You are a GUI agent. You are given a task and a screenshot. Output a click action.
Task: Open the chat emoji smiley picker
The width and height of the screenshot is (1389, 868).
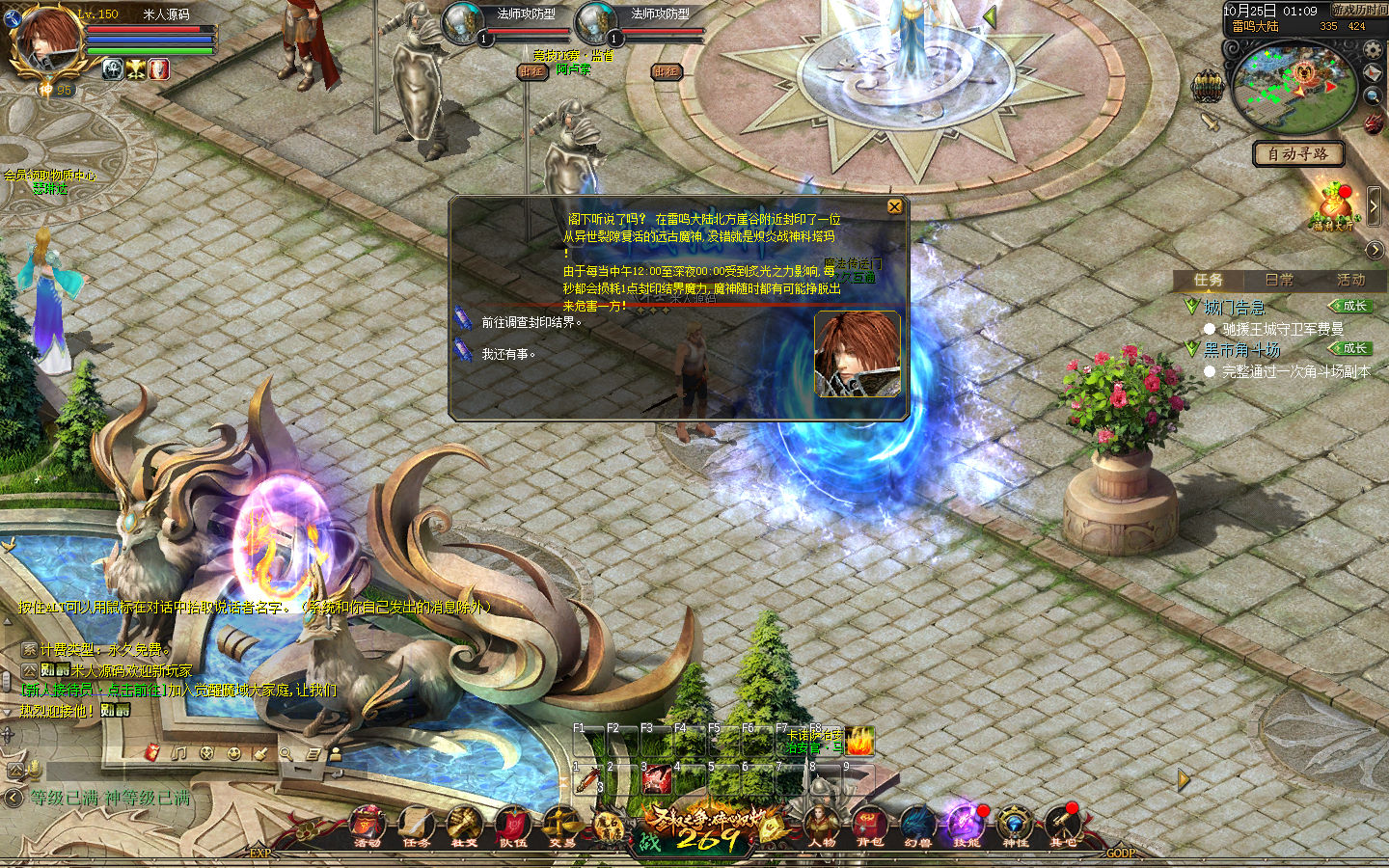(233, 753)
